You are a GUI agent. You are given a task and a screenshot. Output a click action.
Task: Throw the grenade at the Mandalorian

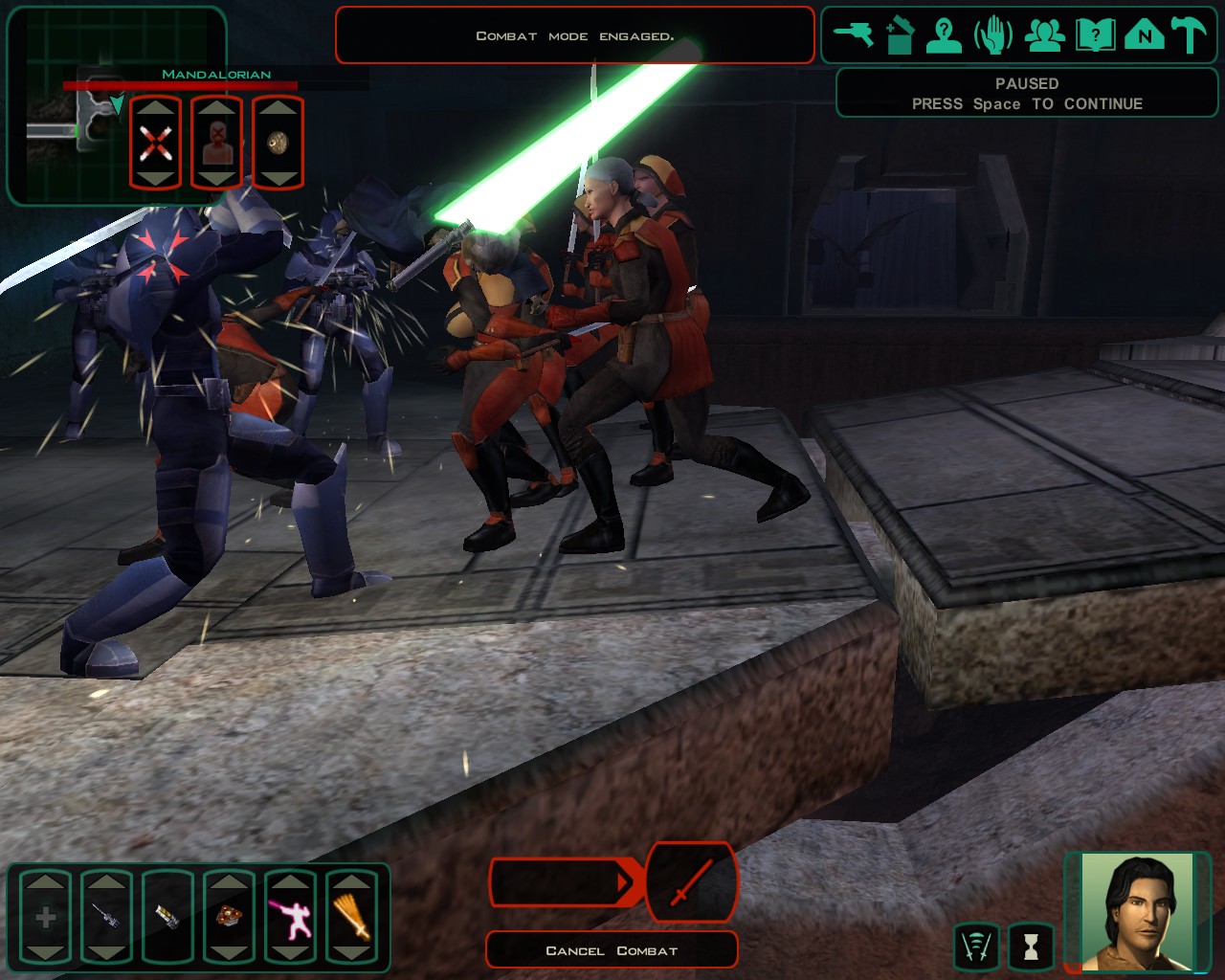(x=278, y=144)
